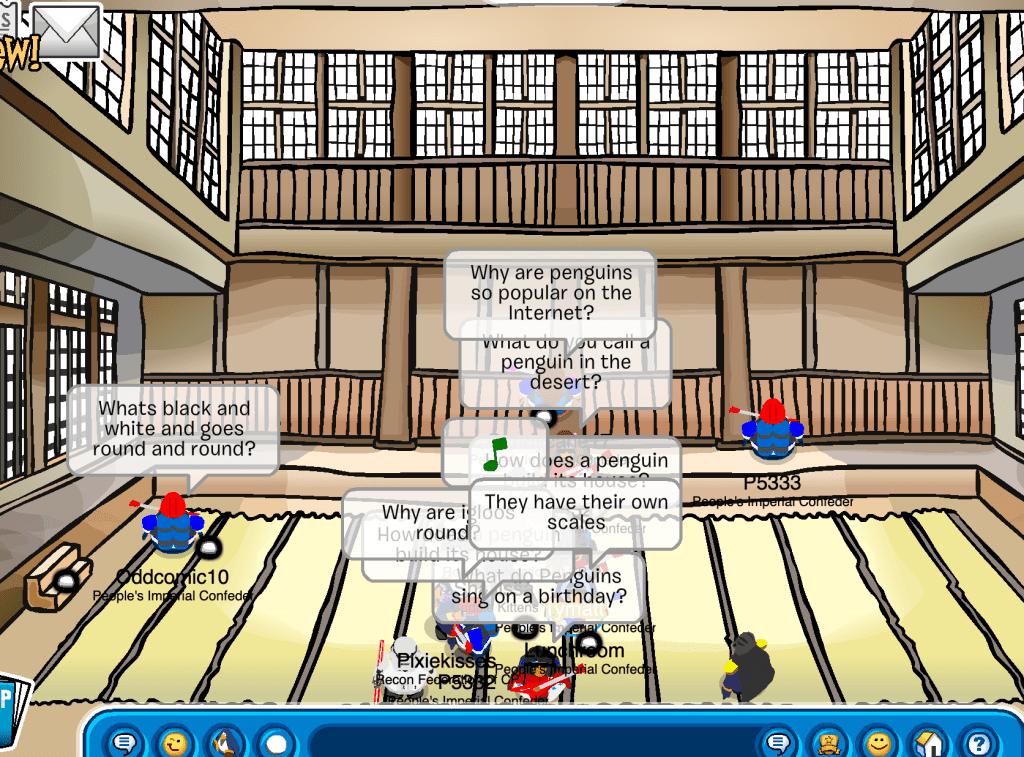Open the help question mark button
Screen dimensions: 1024x757
click(978, 743)
